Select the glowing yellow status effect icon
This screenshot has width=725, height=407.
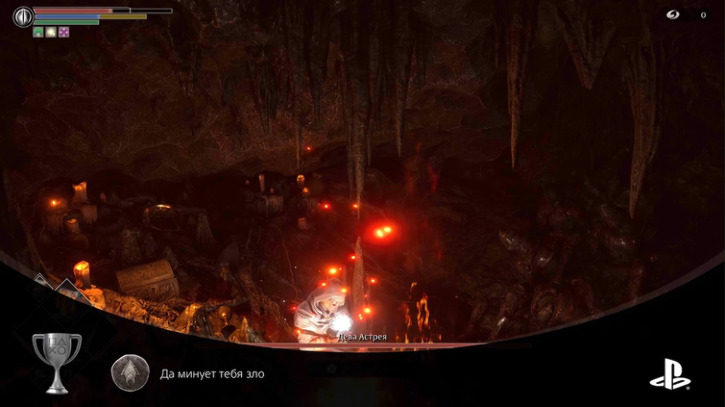click(x=51, y=32)
